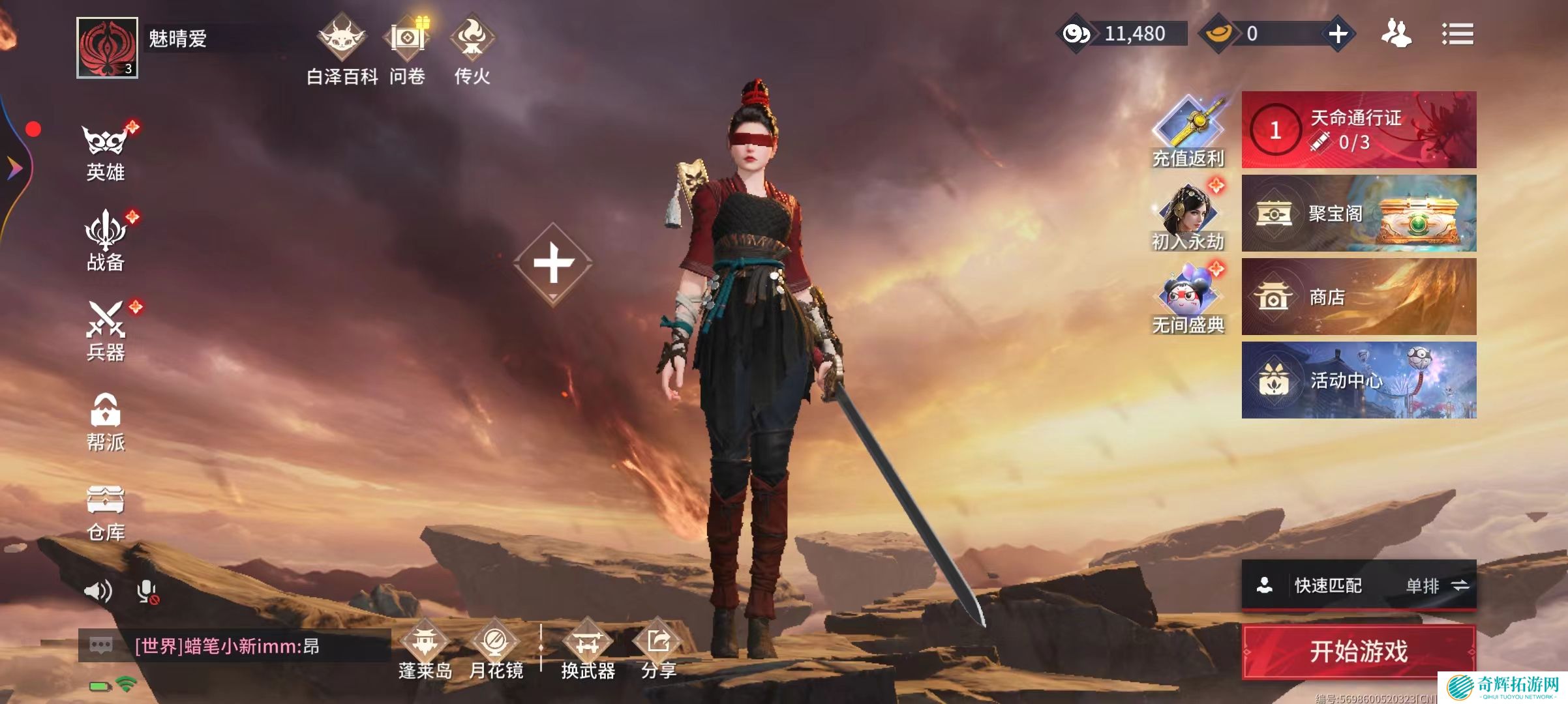Image resolution: width=1568 pixels, height=704 pixels.
Task: Switch match mode from 单排
Action: [1438, 586]
